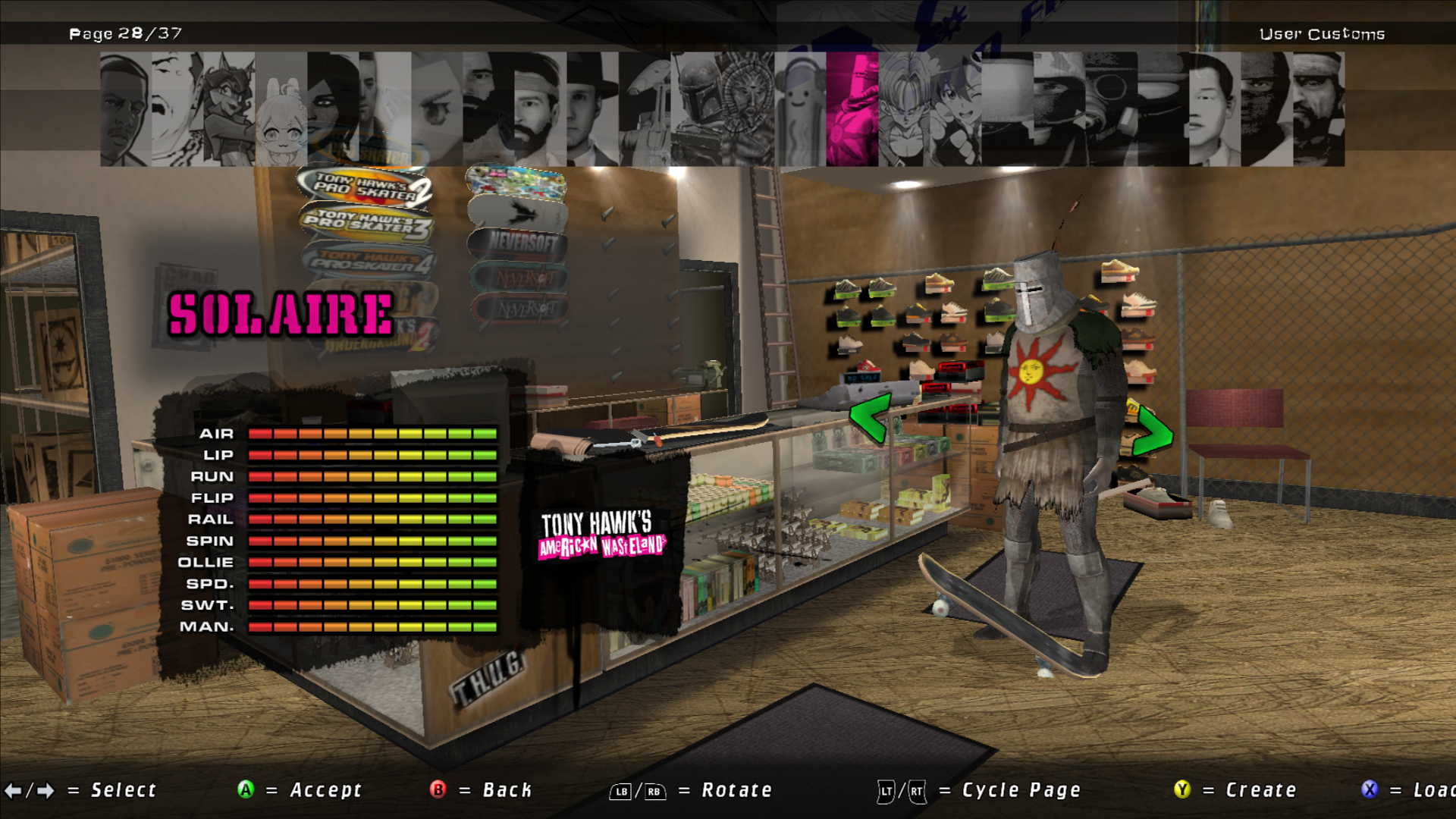Choose the Boba Fett helmet portrait
Screen dimensions: 1456x819
click(695, 109)
